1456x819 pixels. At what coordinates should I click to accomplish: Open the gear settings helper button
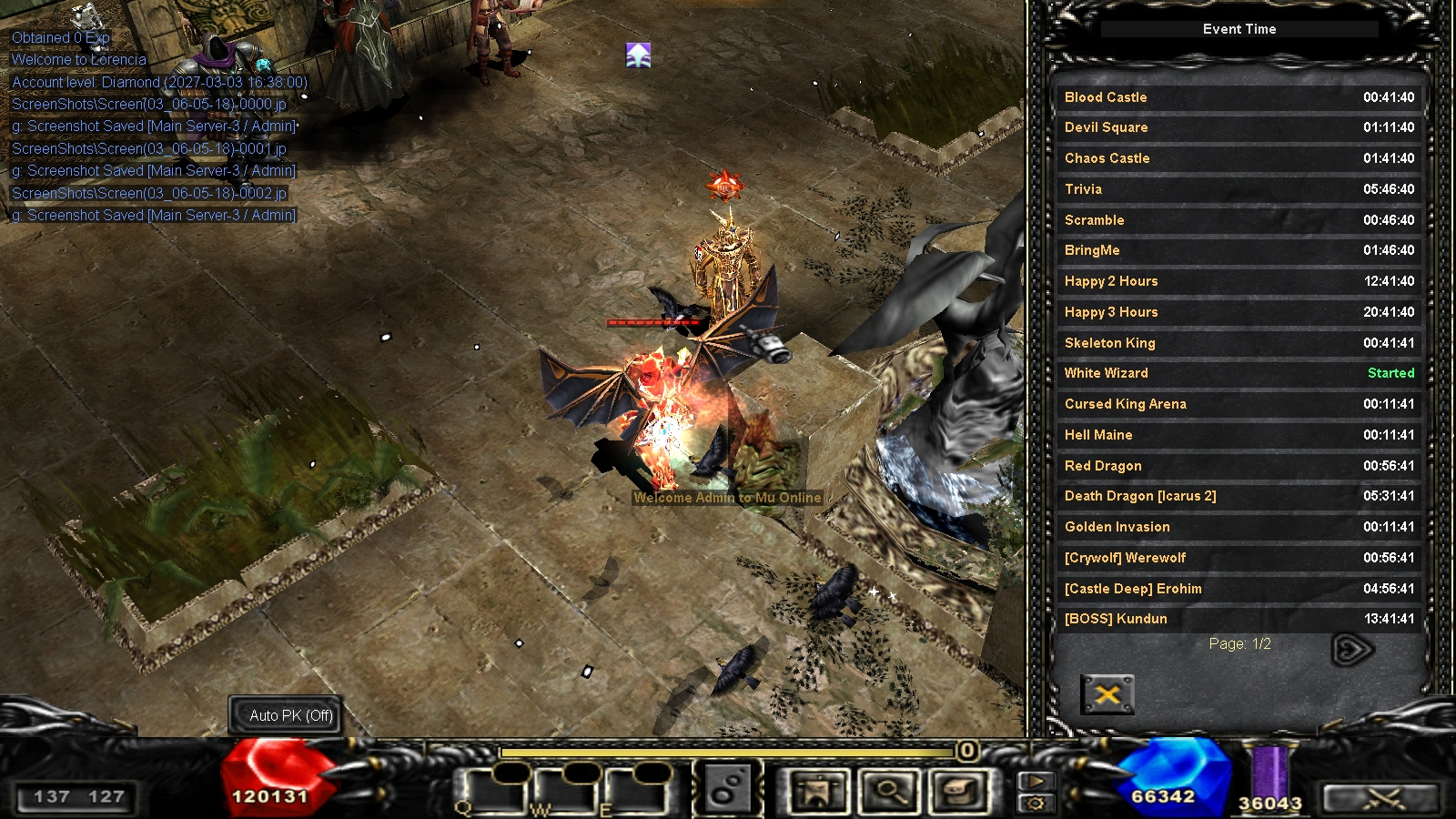tap(1036, 803)
